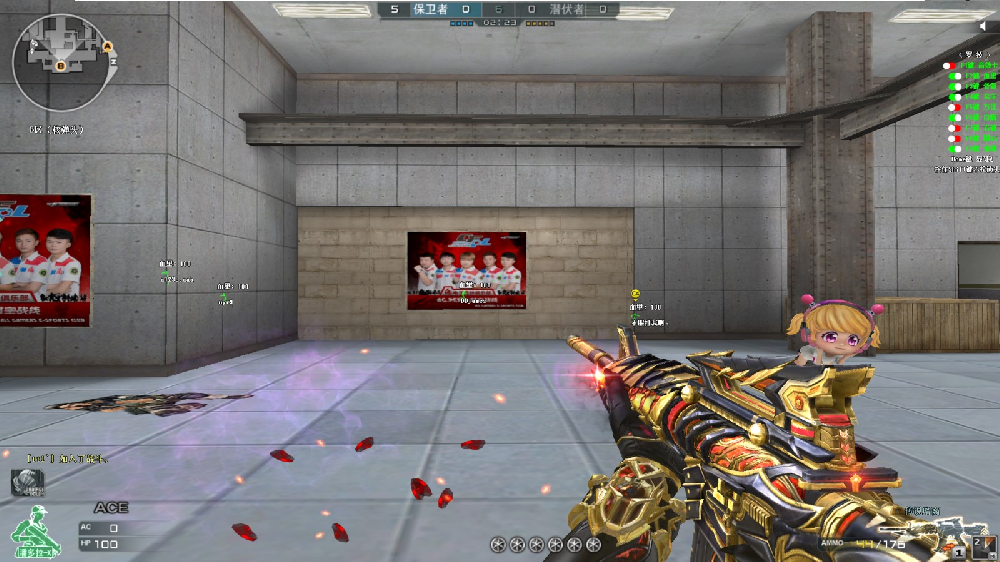
Task: Switch to weapon slot 2
Action: click(983, 546)
